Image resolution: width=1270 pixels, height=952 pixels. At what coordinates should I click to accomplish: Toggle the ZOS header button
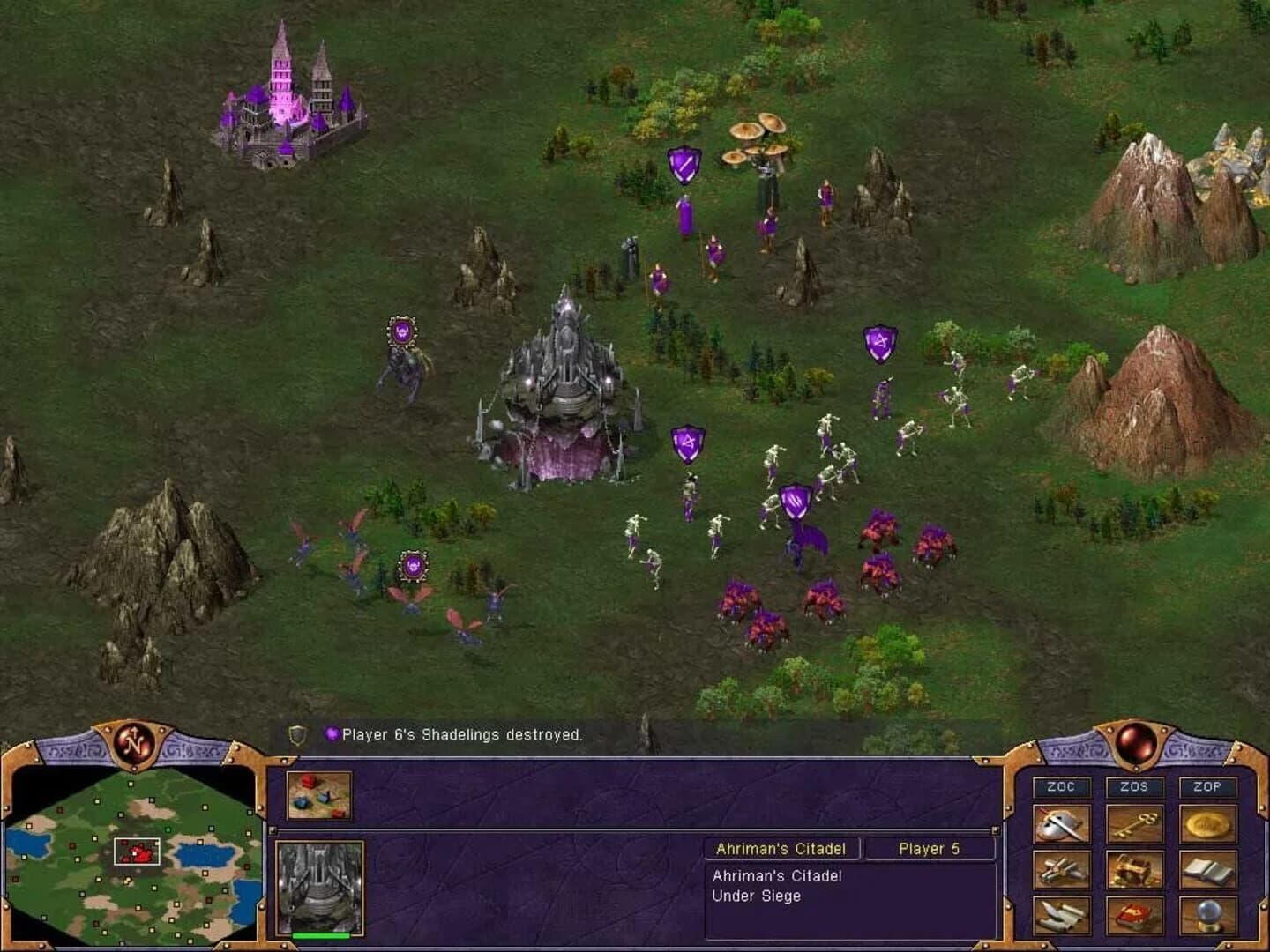pyautogui.click(x=1135, y=788)
